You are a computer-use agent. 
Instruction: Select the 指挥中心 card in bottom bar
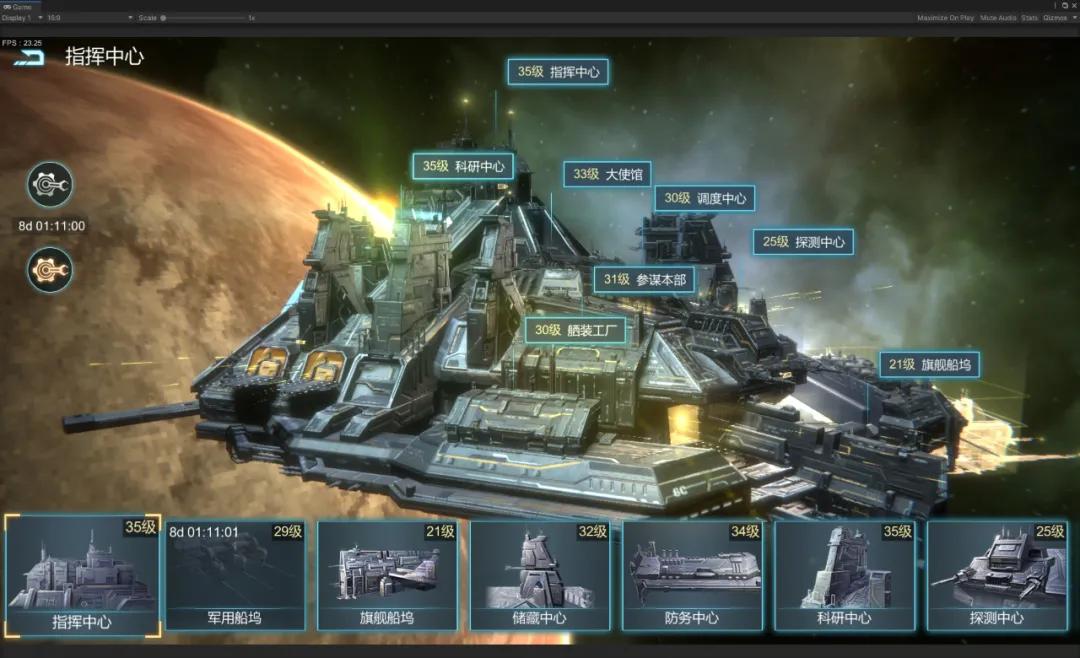[x=82, y=577]
